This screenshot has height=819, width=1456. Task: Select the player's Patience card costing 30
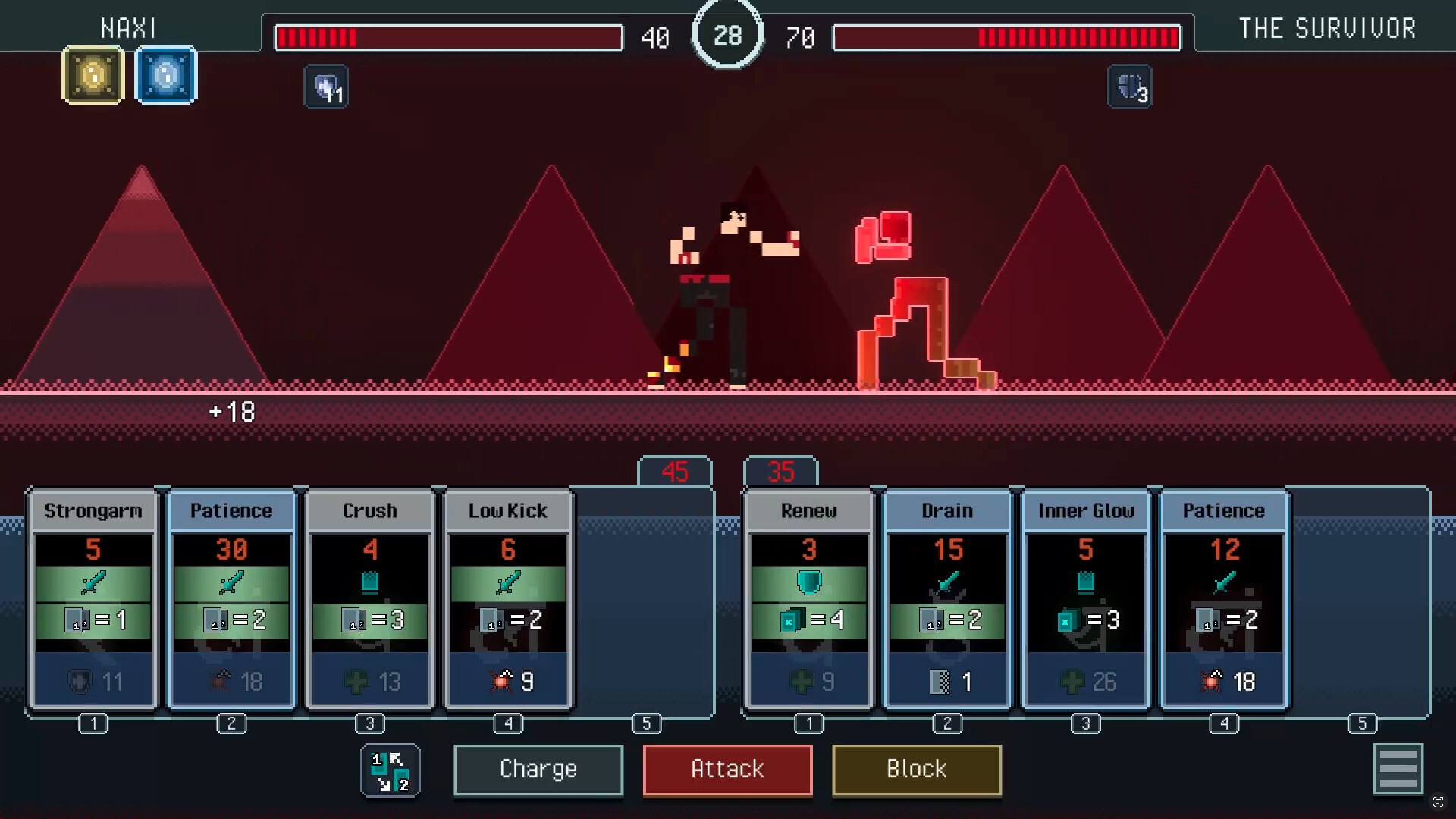pos(231,599)
